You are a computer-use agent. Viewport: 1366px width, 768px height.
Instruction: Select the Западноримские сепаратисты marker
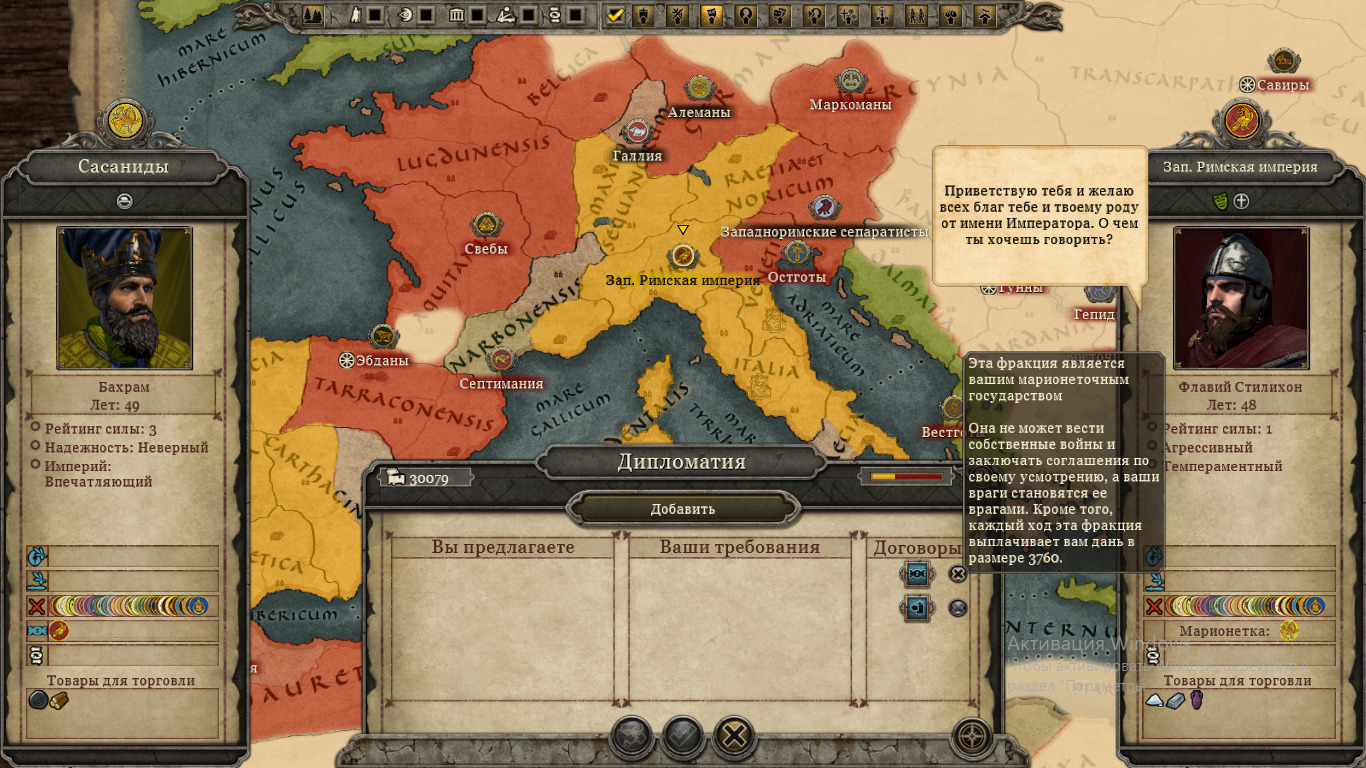(824, 208)
